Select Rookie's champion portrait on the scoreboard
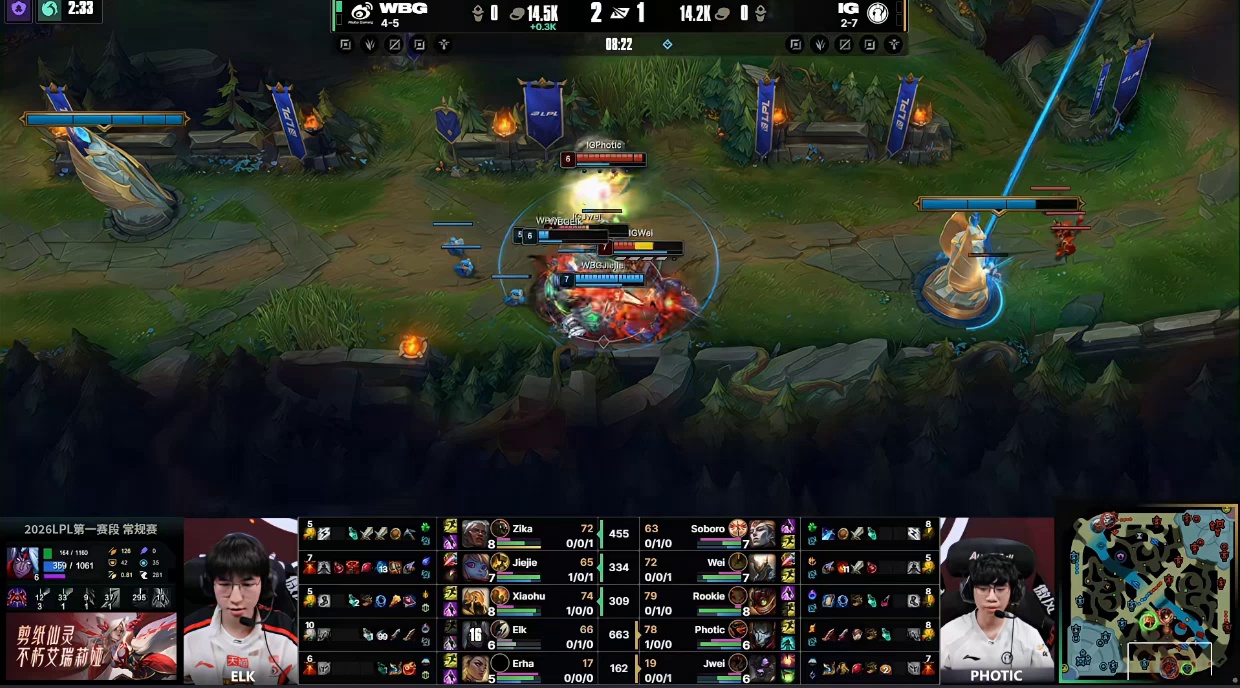The width and height of the screenshot is (1240, 688). coord(762,602)
